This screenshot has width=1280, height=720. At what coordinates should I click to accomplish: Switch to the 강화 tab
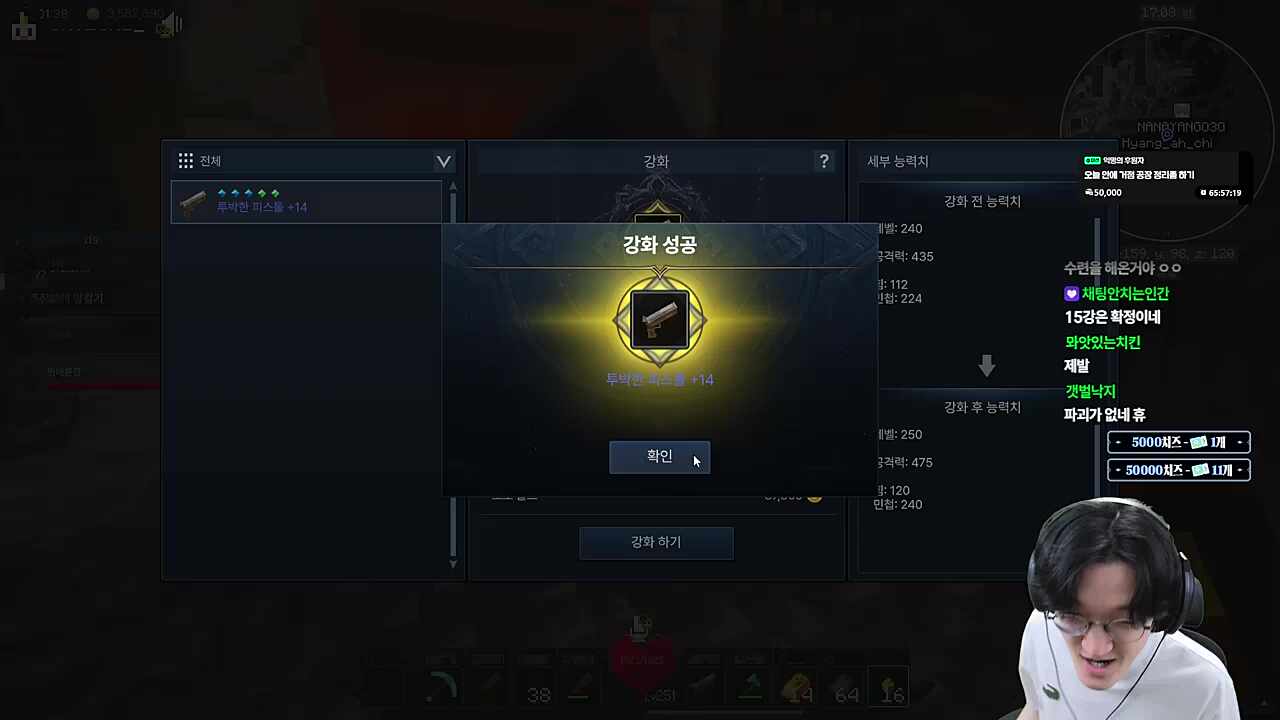[x=656, y=160]
